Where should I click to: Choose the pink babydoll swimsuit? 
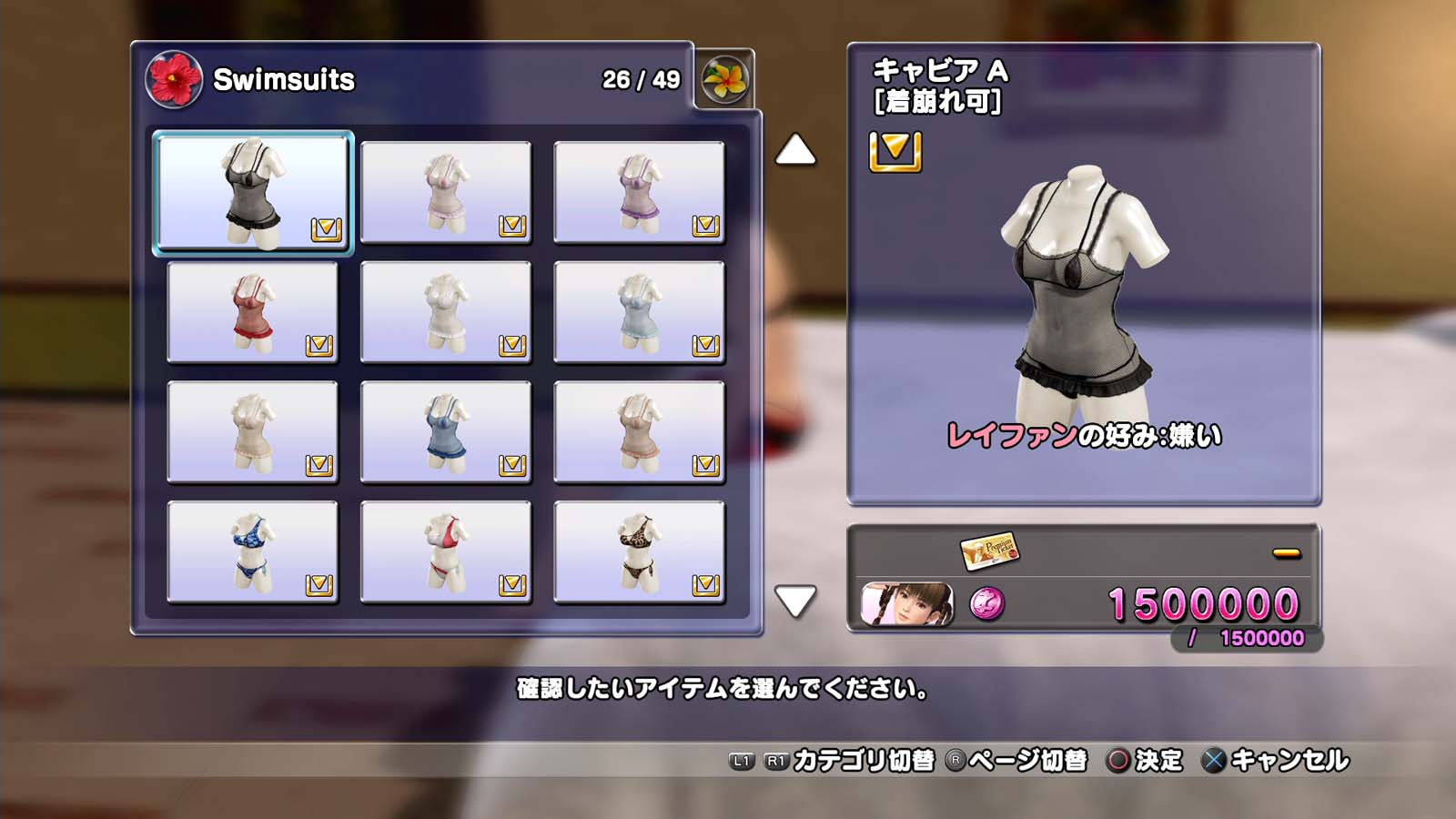coord(445,192)
